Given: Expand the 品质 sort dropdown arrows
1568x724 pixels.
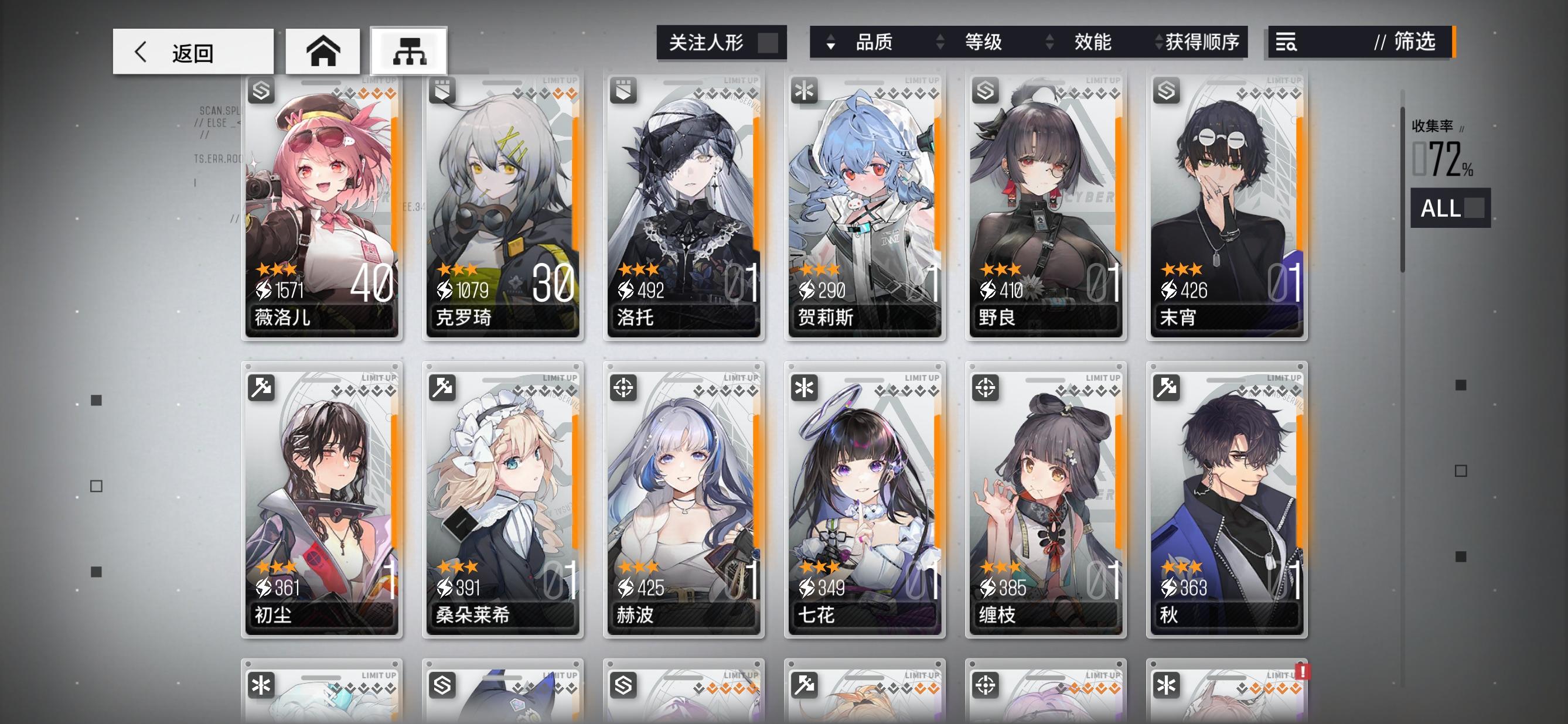Looking at the screenshot, I should tap(830, 43).
